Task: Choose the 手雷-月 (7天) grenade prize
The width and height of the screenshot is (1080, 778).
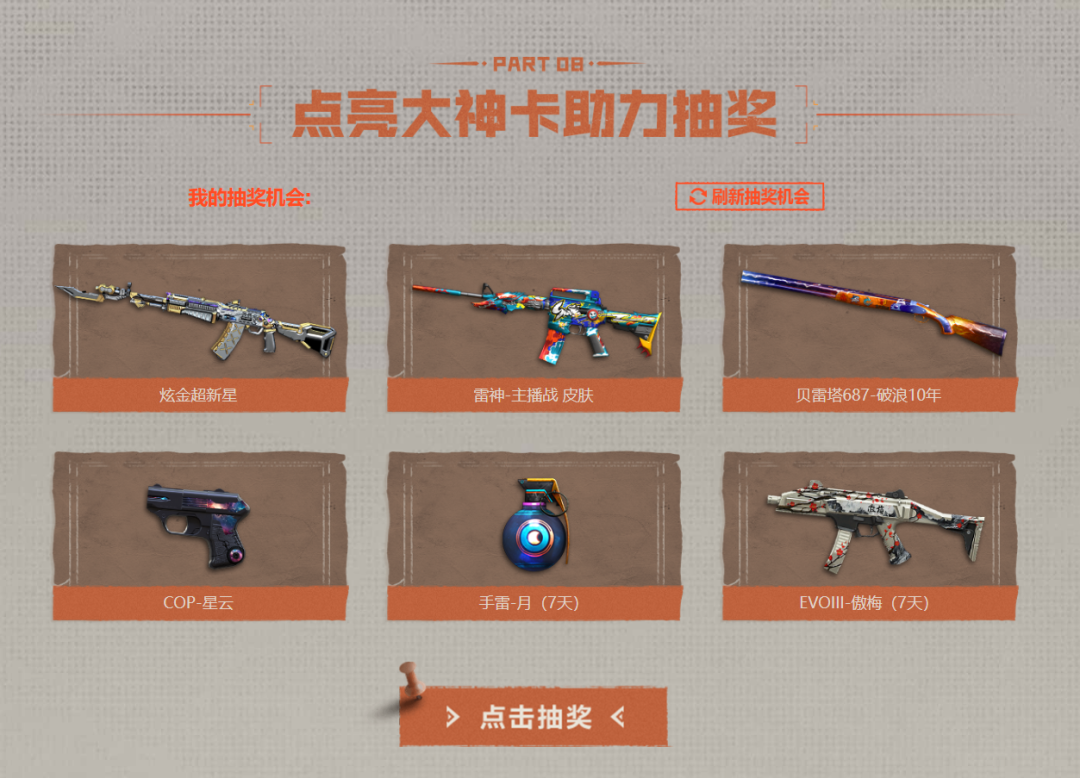Action: click(x=534, y=535)
